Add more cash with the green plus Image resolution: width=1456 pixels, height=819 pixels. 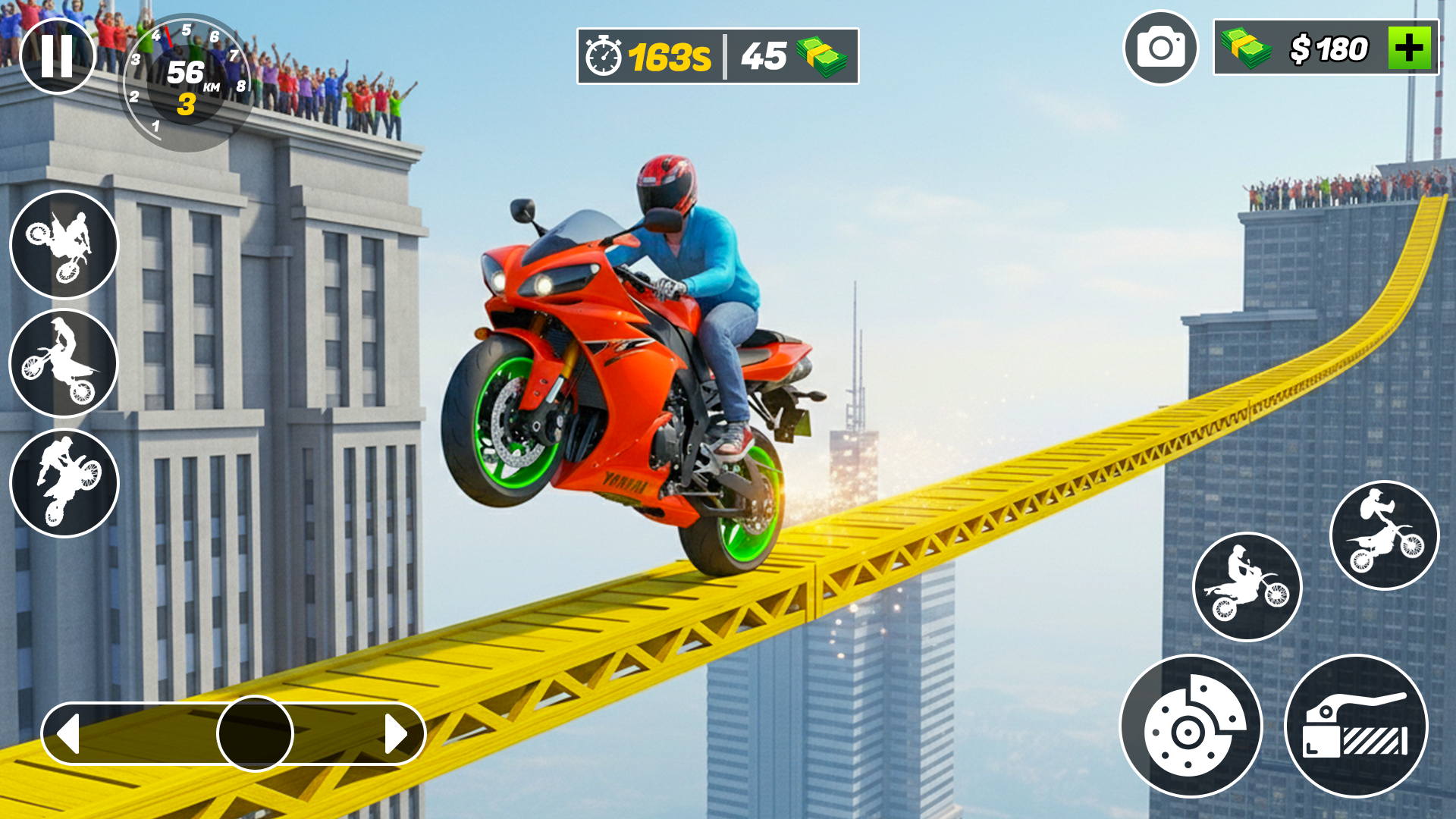pyautogui.click(x=1409, y=49)
